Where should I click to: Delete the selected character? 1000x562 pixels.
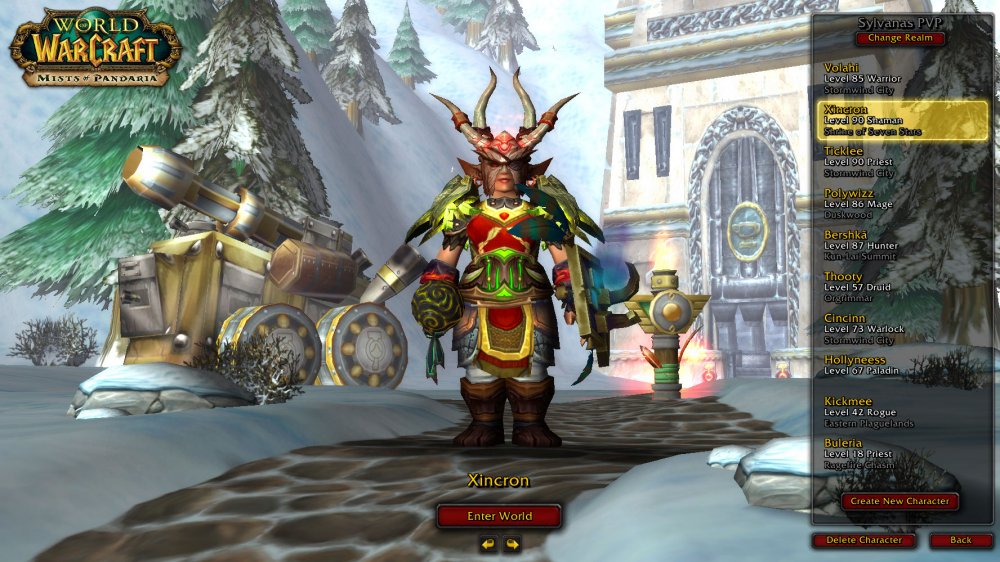tap(864, 540)
